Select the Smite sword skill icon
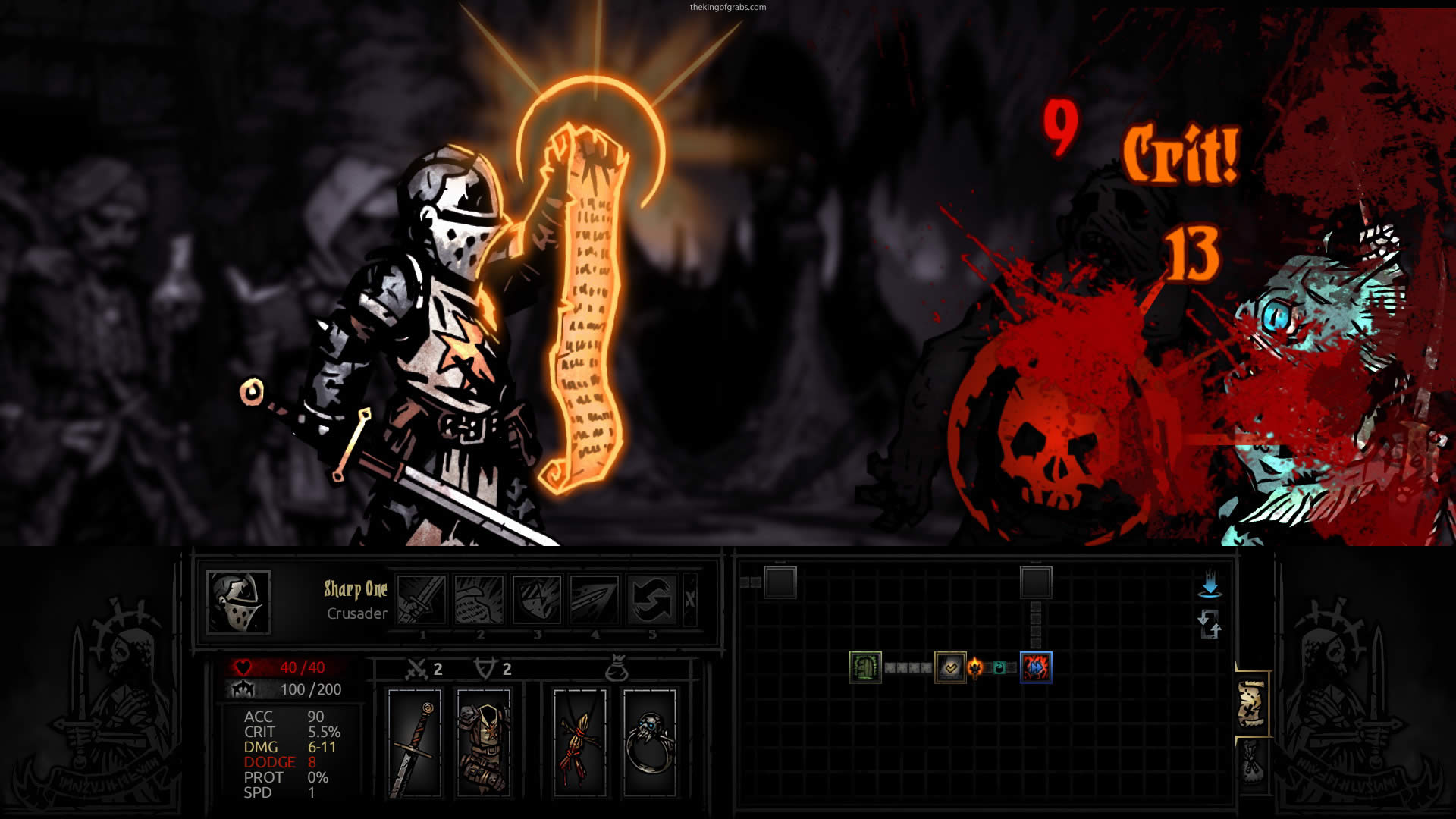Viewport: 1456px width, 819px height. click(x=422, y=599)
